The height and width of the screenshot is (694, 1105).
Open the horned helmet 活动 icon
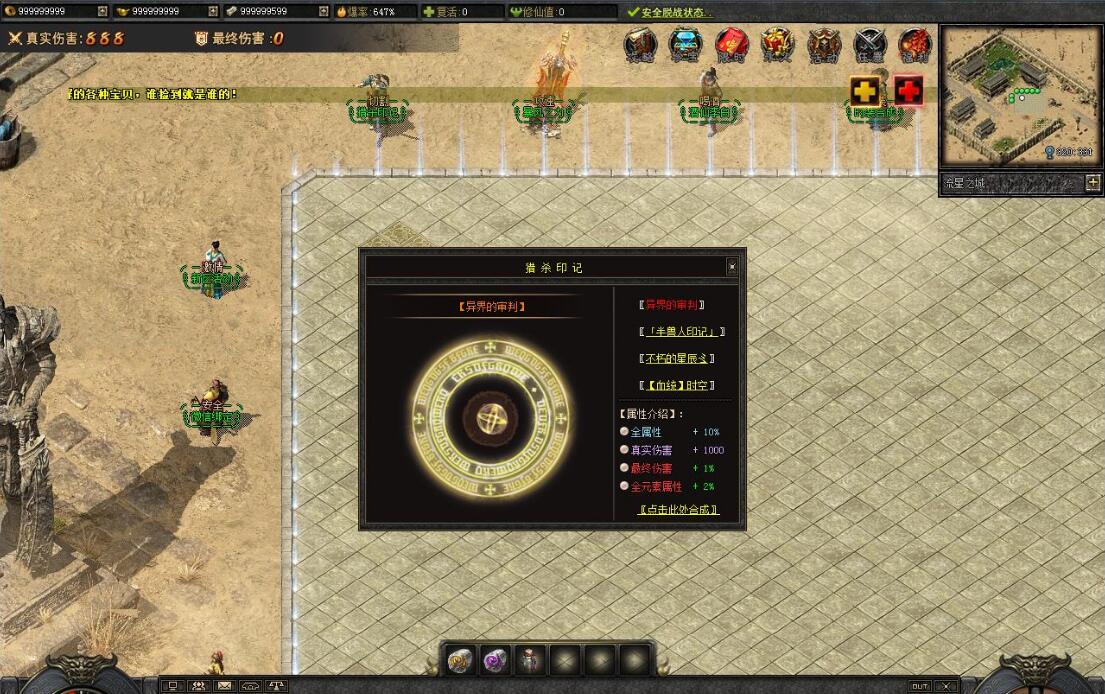(x=824, y=44)
